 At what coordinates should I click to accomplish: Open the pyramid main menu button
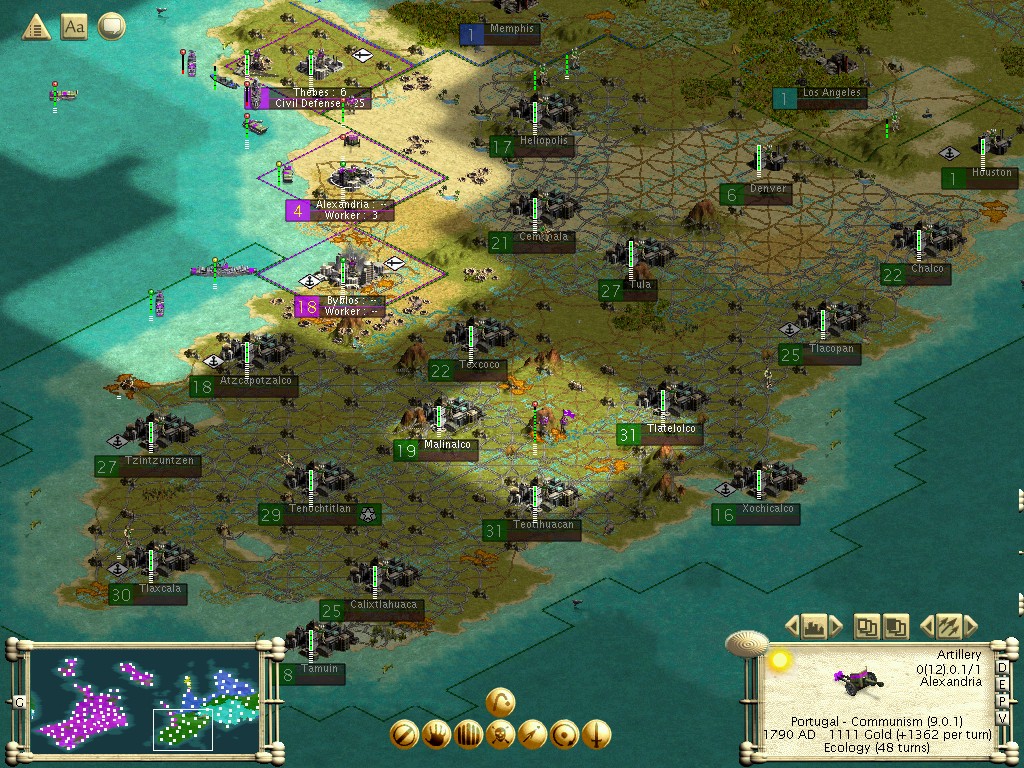pyautogui.click(x=37, y=26)
